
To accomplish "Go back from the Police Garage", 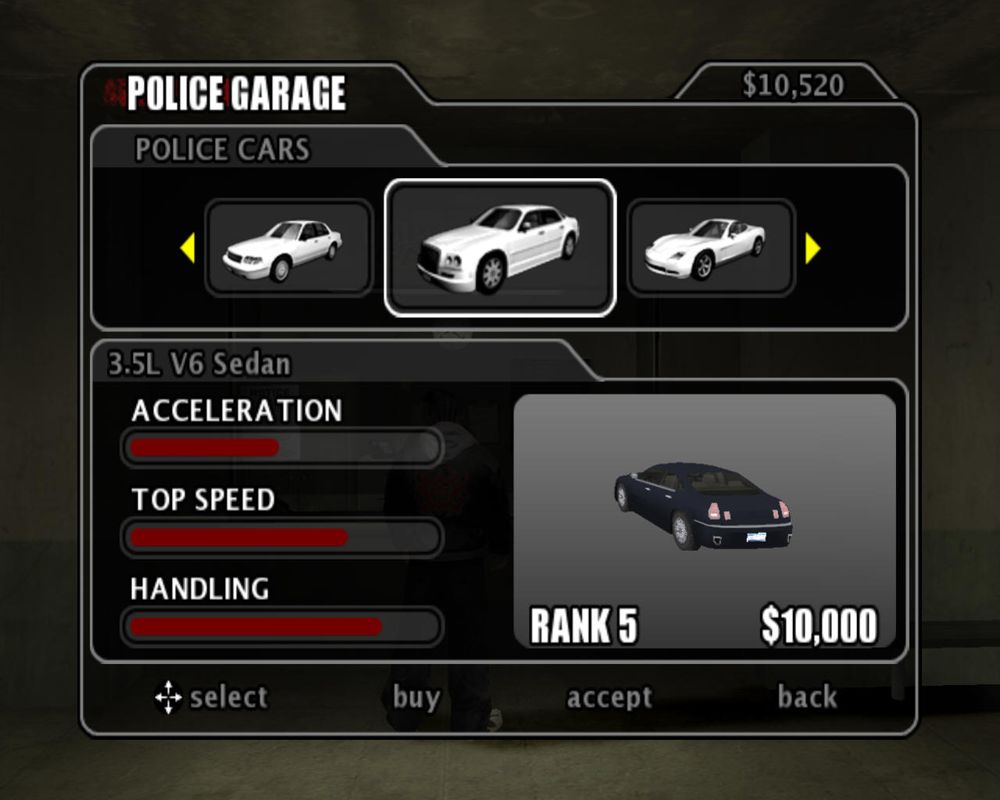I will point(807,697).
